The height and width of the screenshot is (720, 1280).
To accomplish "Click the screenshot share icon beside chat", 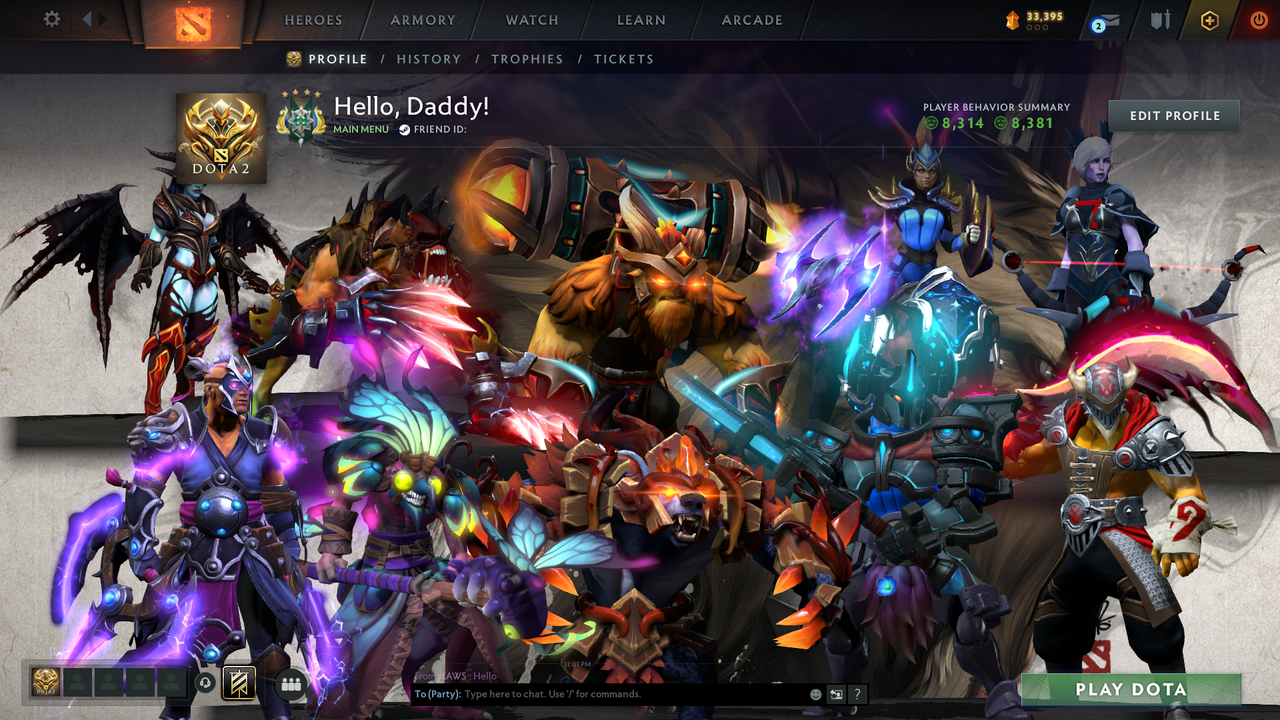I will click(x=836, y=694).
